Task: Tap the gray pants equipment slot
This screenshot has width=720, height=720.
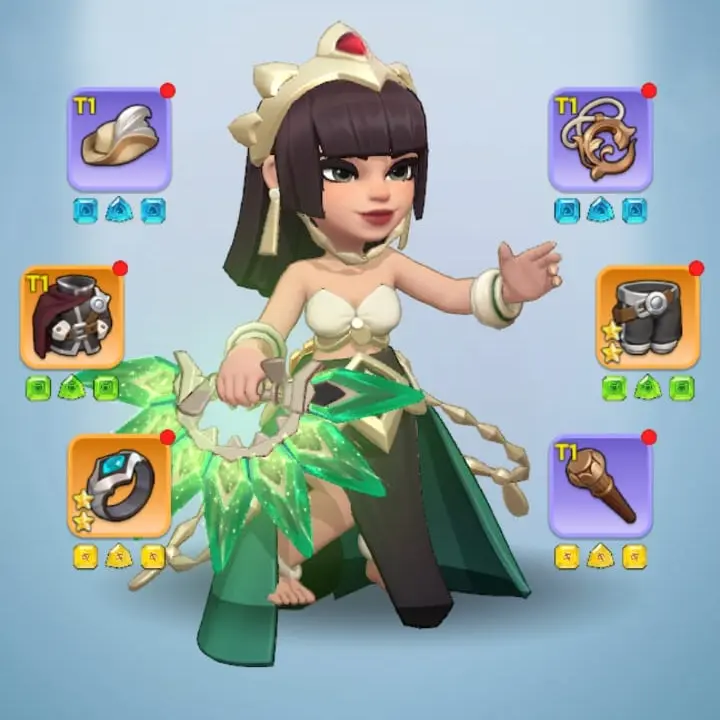Action: click(x=648, y=317)
